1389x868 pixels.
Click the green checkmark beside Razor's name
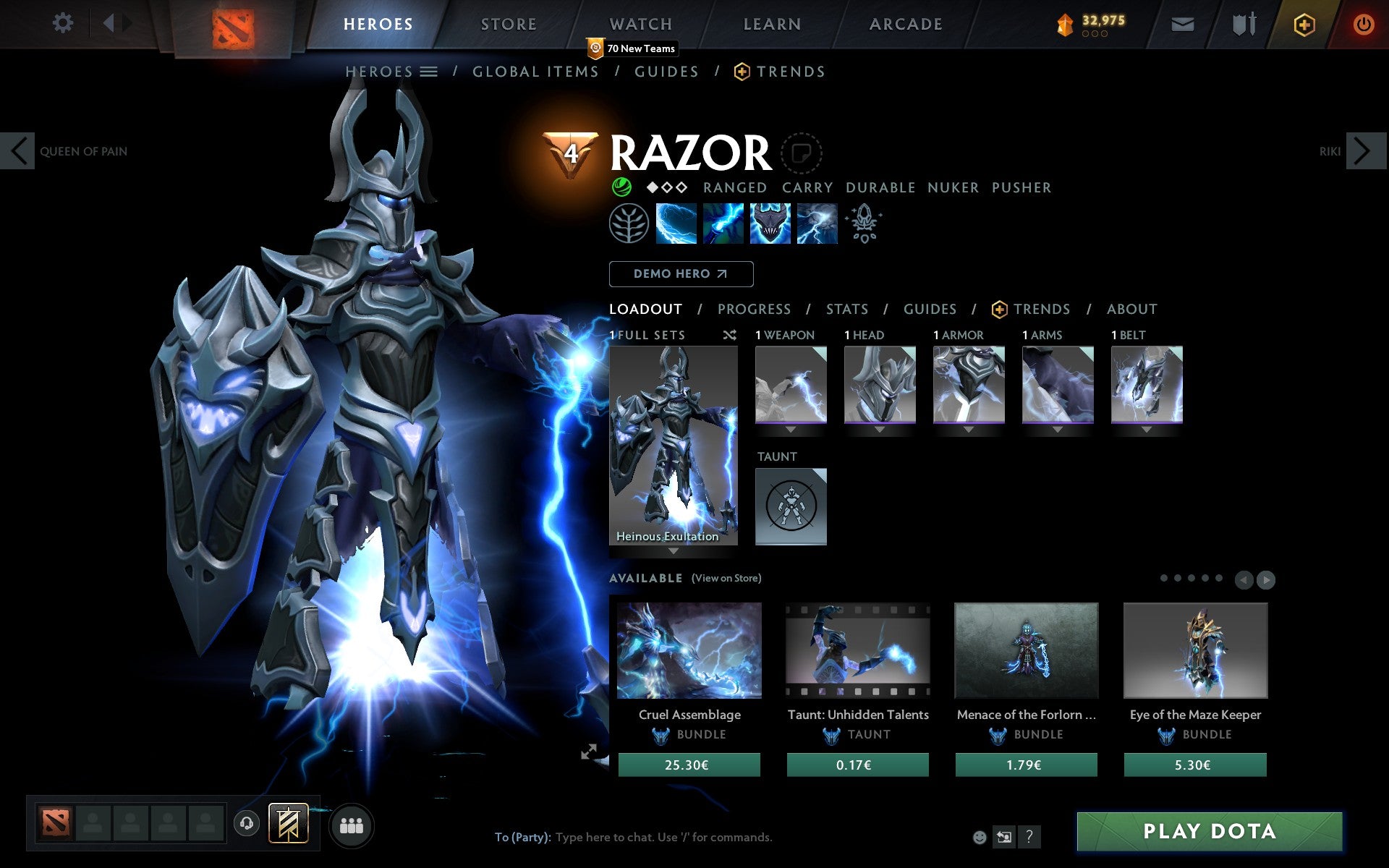click(x=621, y=187)
